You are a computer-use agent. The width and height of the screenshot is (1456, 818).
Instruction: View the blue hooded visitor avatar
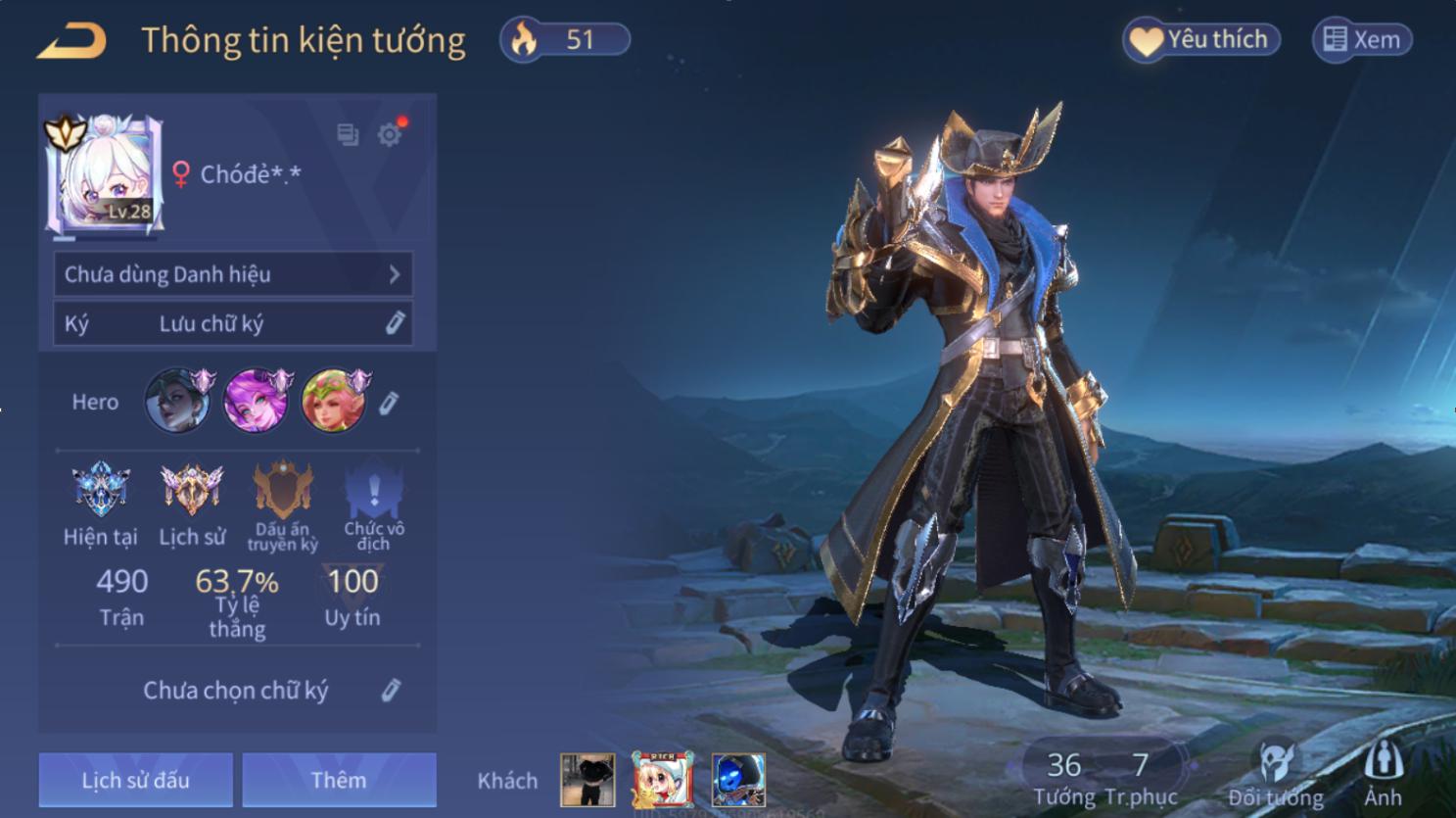pos(738,780)
